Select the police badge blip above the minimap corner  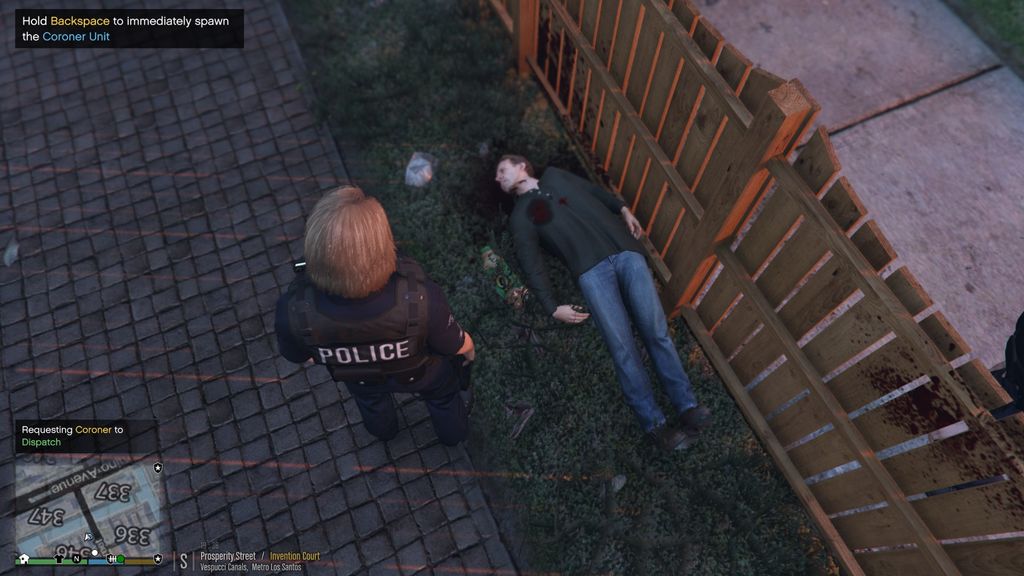point(158,467)
